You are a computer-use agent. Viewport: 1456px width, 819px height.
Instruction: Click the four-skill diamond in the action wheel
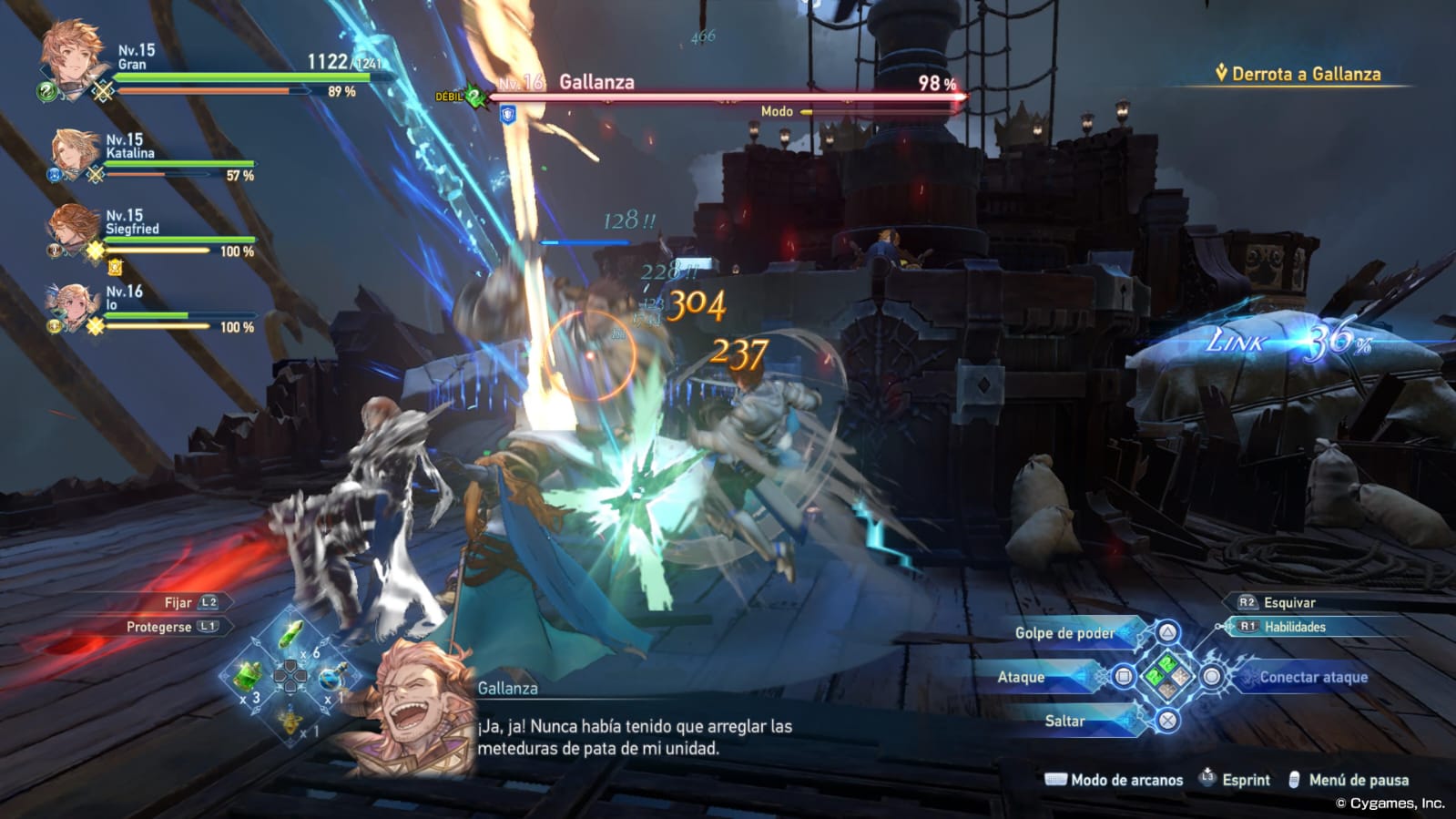(1167, 677)
